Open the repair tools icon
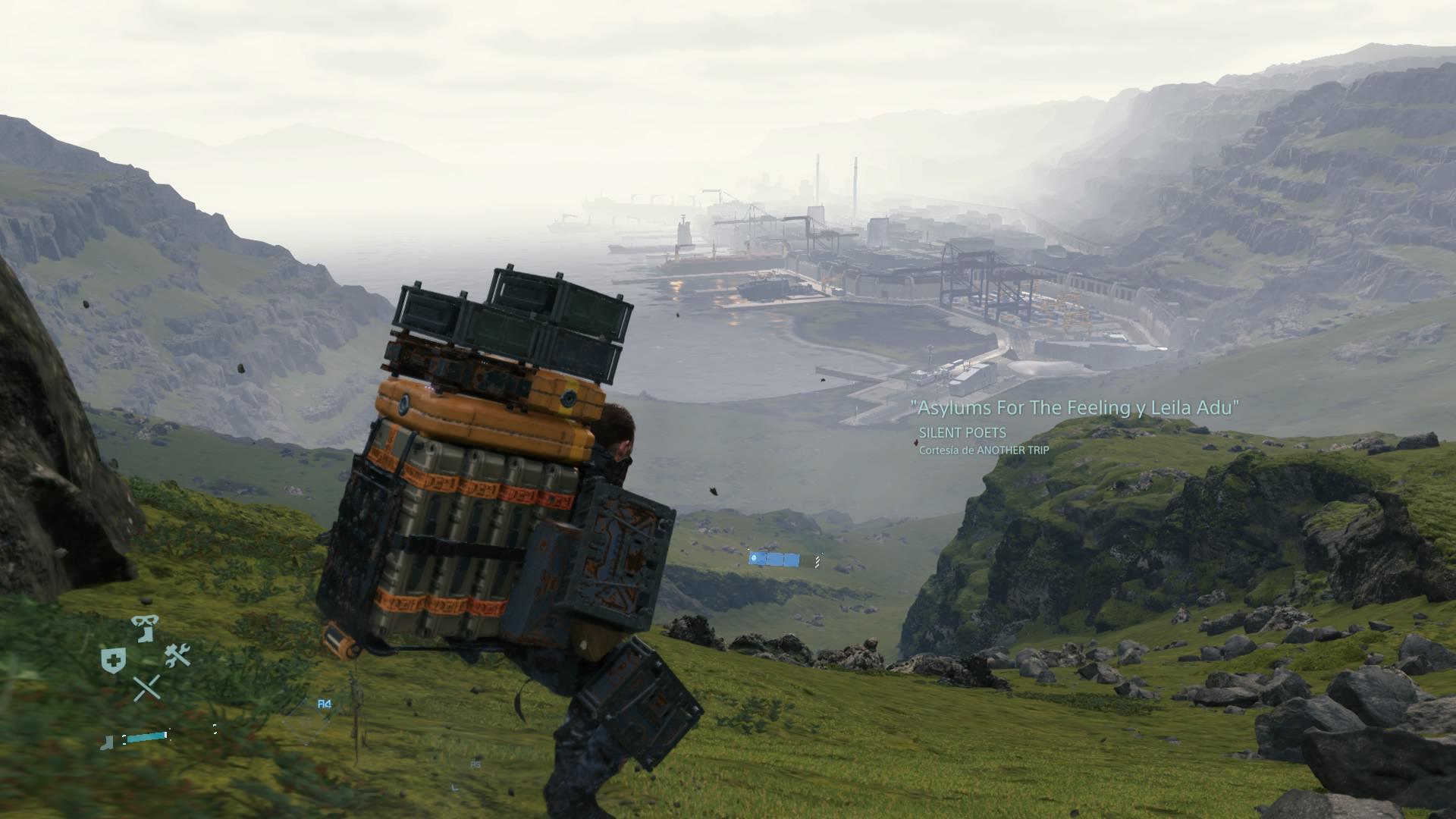This screenshot has width=1456, height=819. pos(178,654)
